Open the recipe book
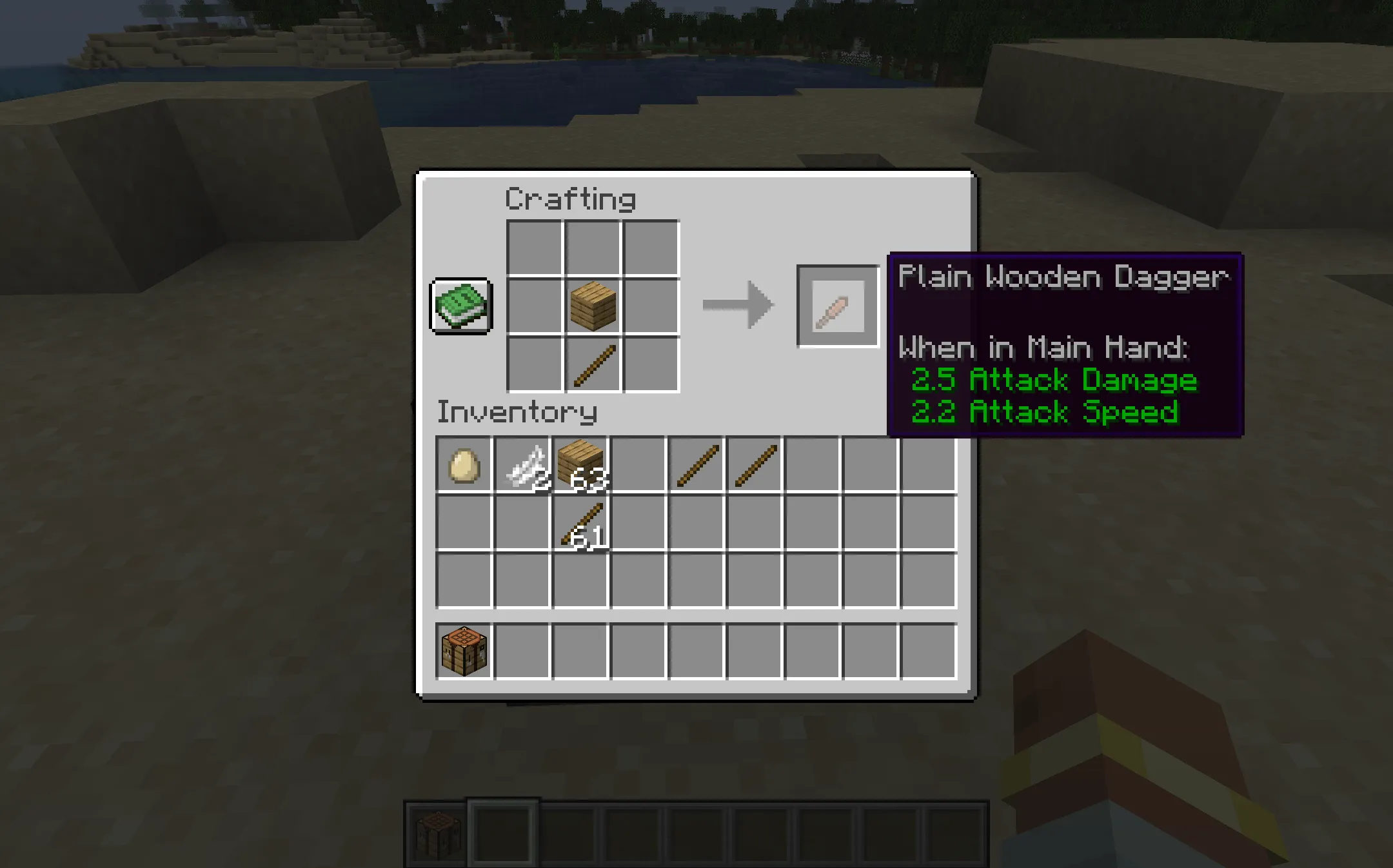The image size is (1393, 868). point(460,306)
